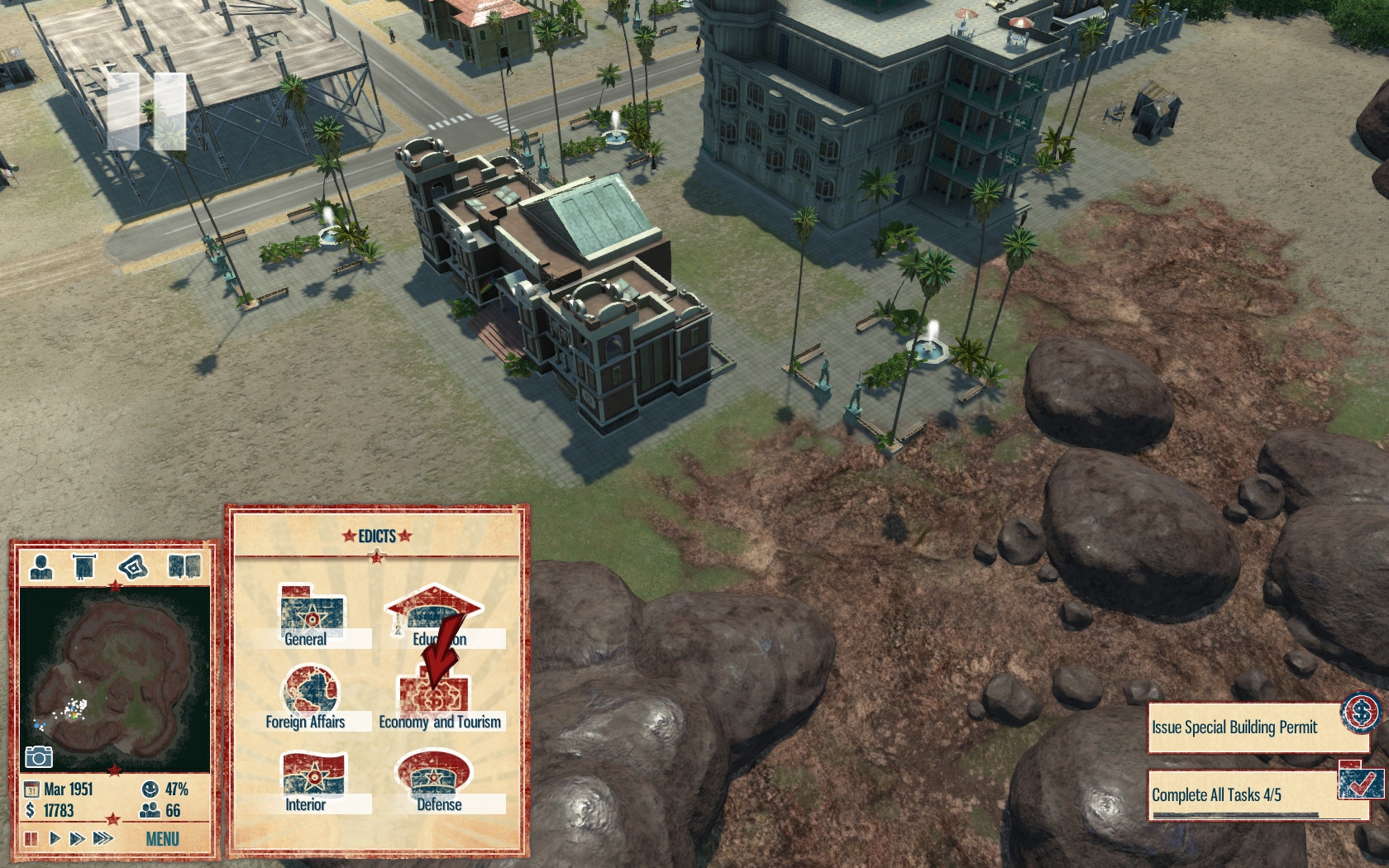1389x868 pixels.
Task: Open the island overlay map tab
Action: 132,567
